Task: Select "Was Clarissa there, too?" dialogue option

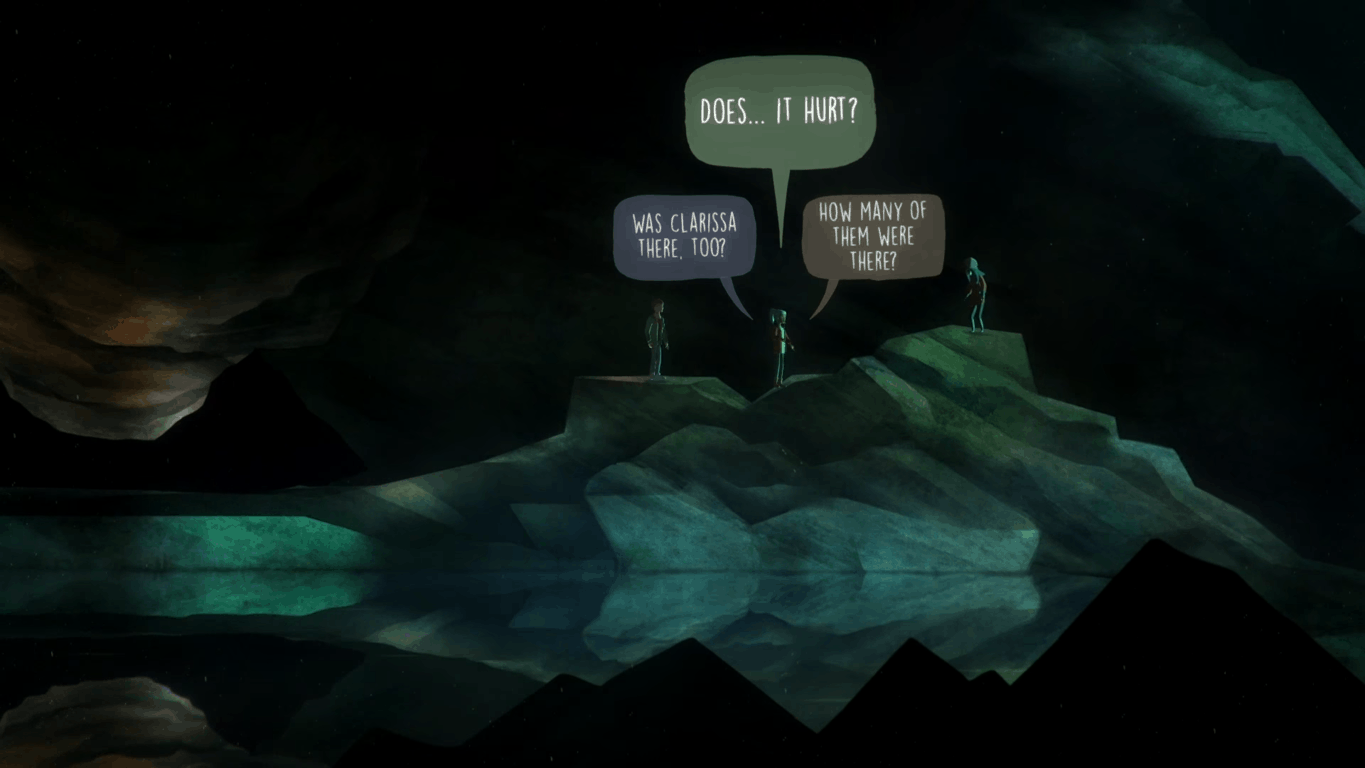Action: tap(684, 236)
